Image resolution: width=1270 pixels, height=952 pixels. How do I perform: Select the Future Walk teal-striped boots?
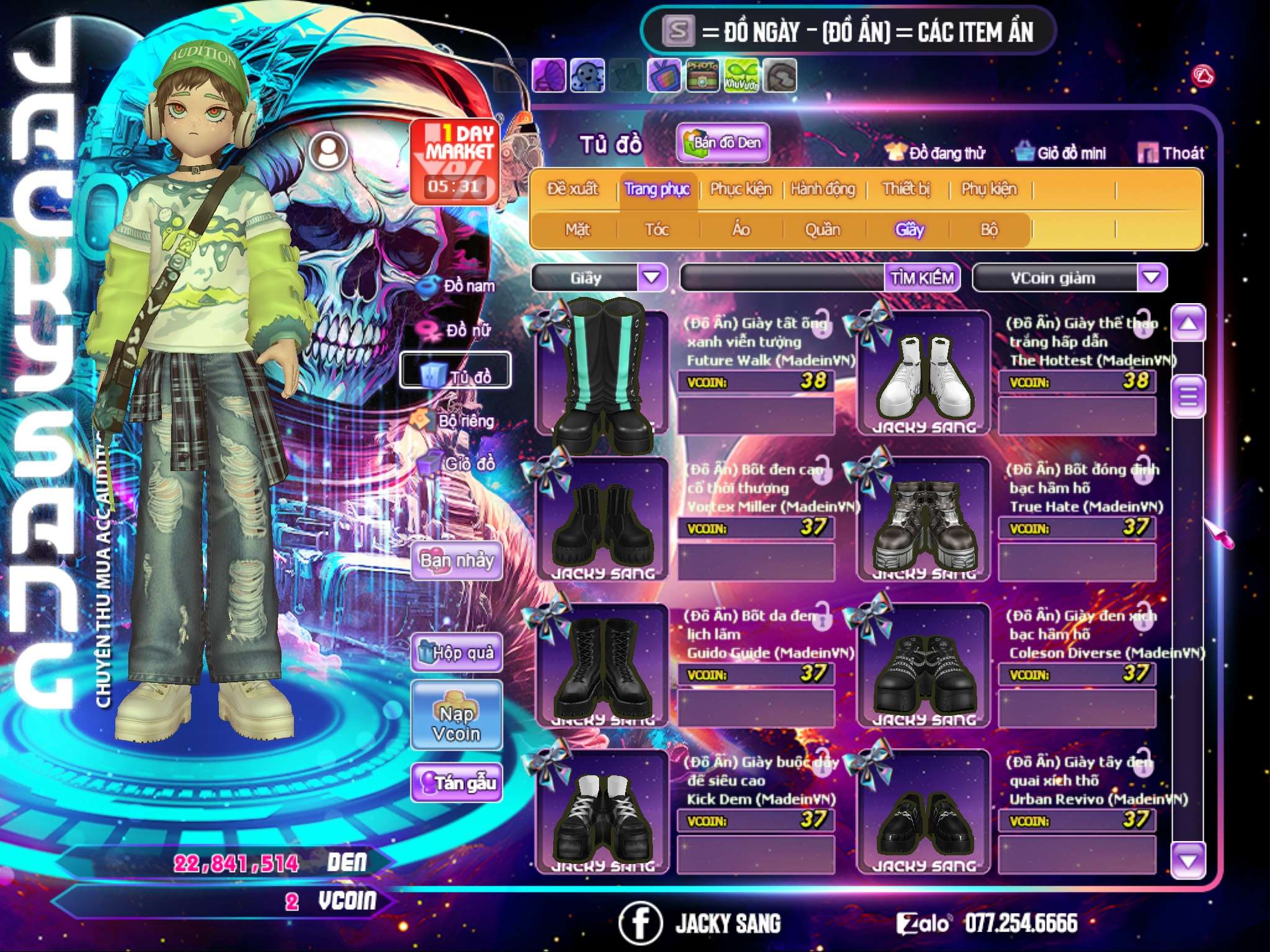coord(601,372)
